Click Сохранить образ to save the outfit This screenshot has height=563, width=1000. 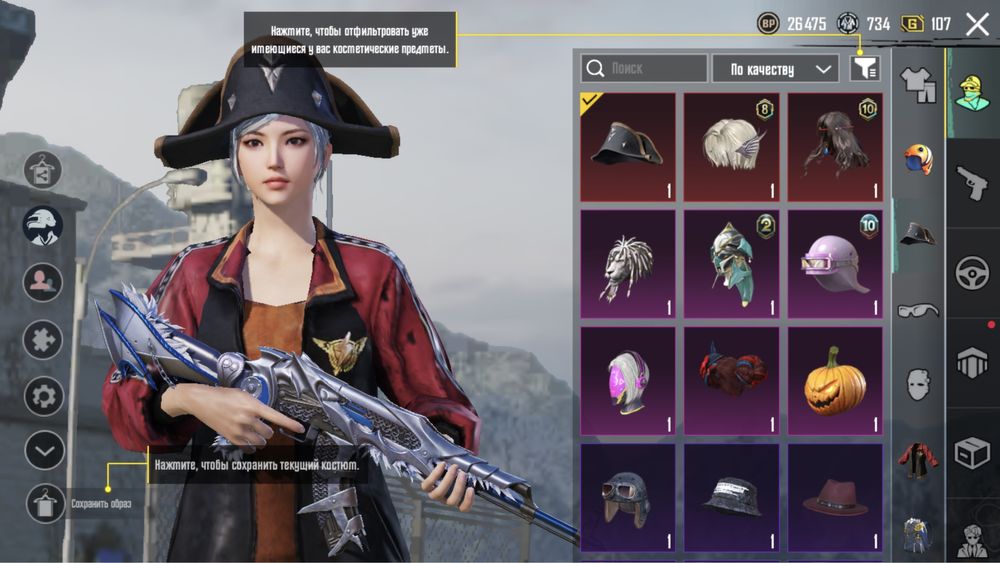point(46,503)
